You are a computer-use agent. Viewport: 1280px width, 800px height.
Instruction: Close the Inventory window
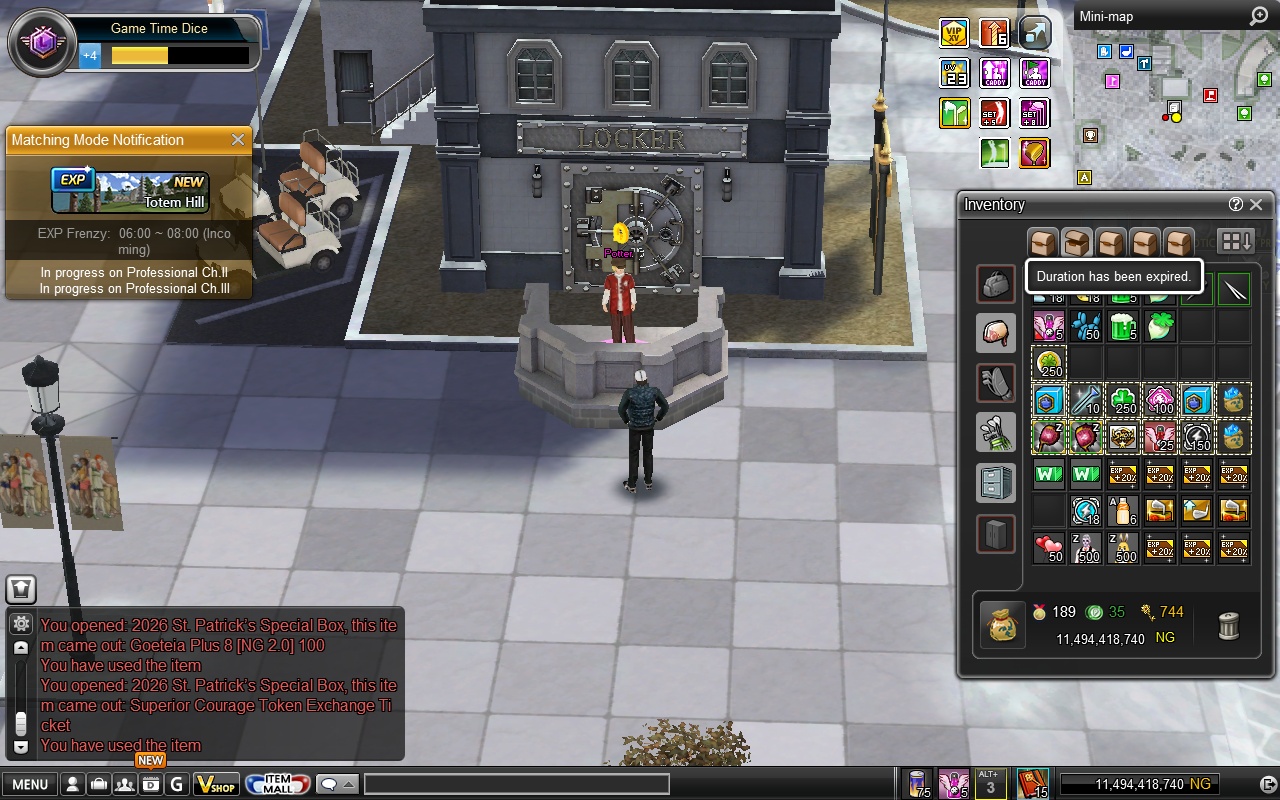pos(1256,205)
